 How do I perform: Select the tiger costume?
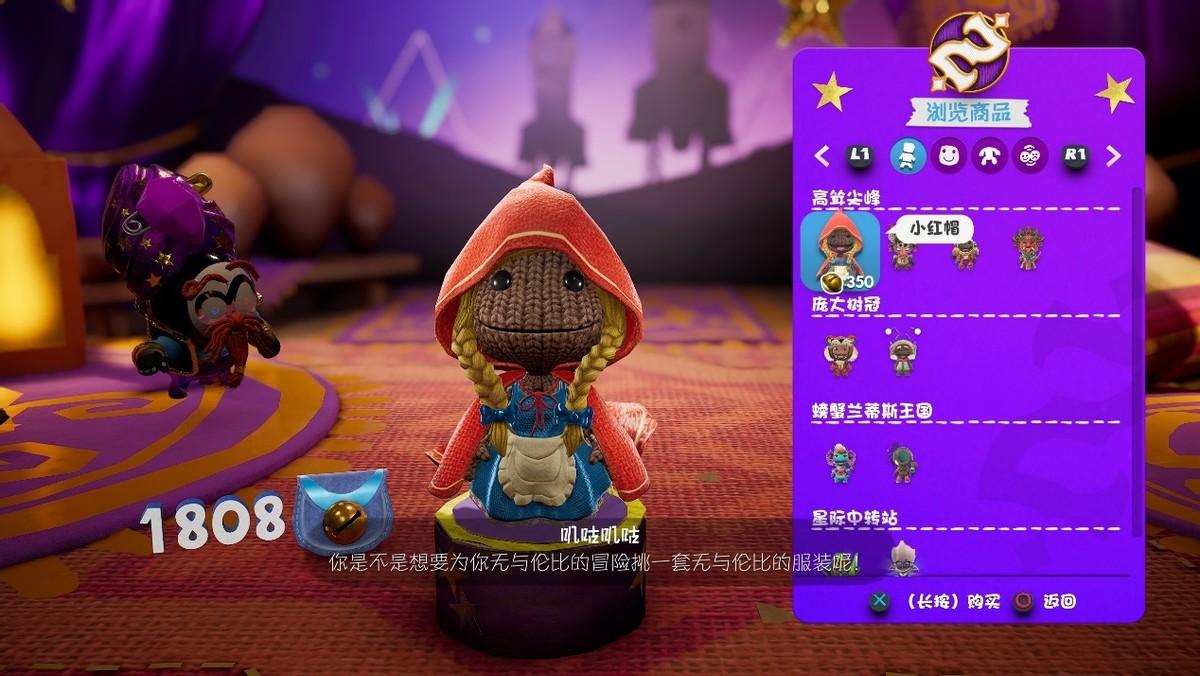point(840,355)
